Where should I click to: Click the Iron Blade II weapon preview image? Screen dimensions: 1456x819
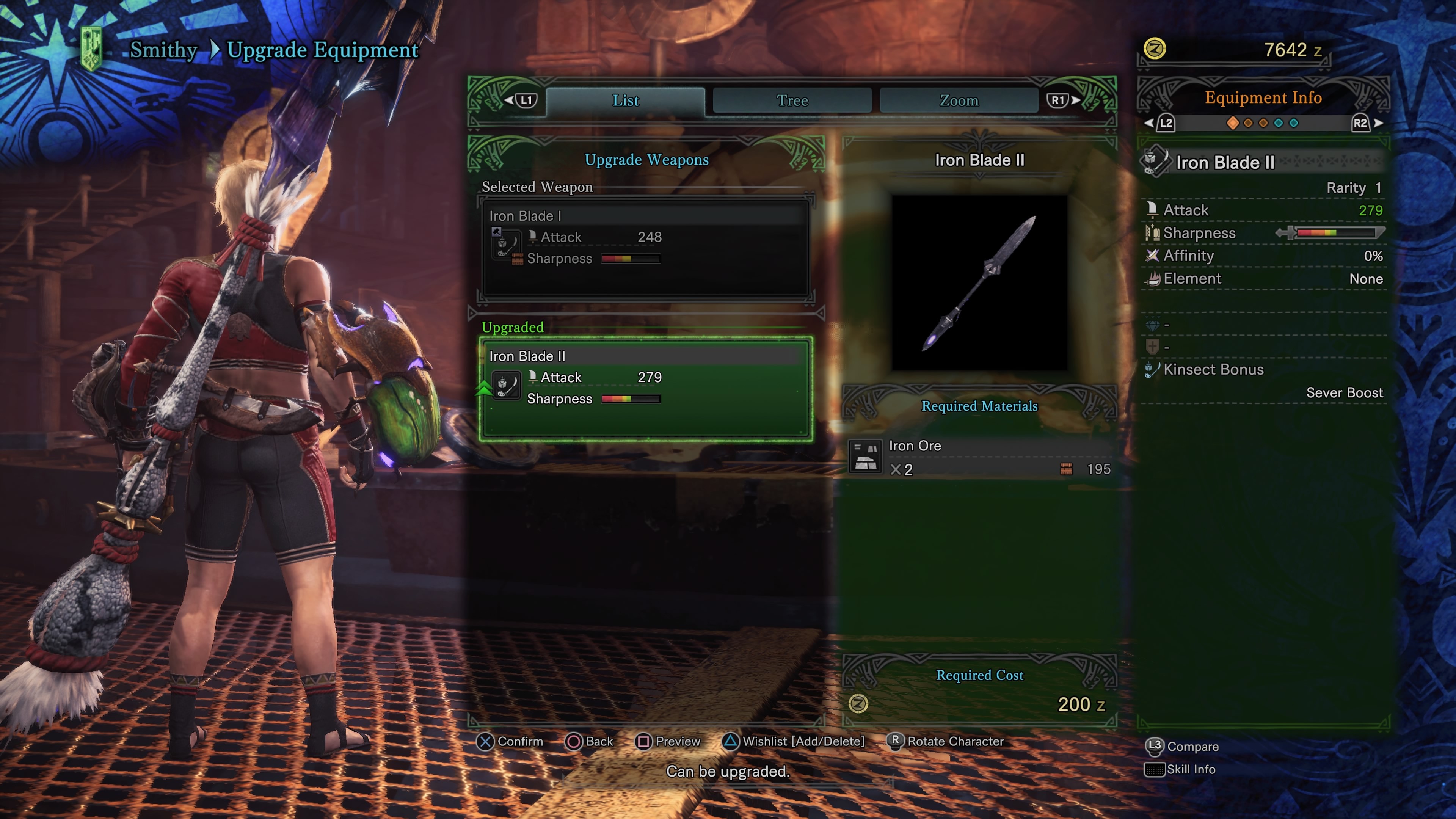(x=979, y=282)
